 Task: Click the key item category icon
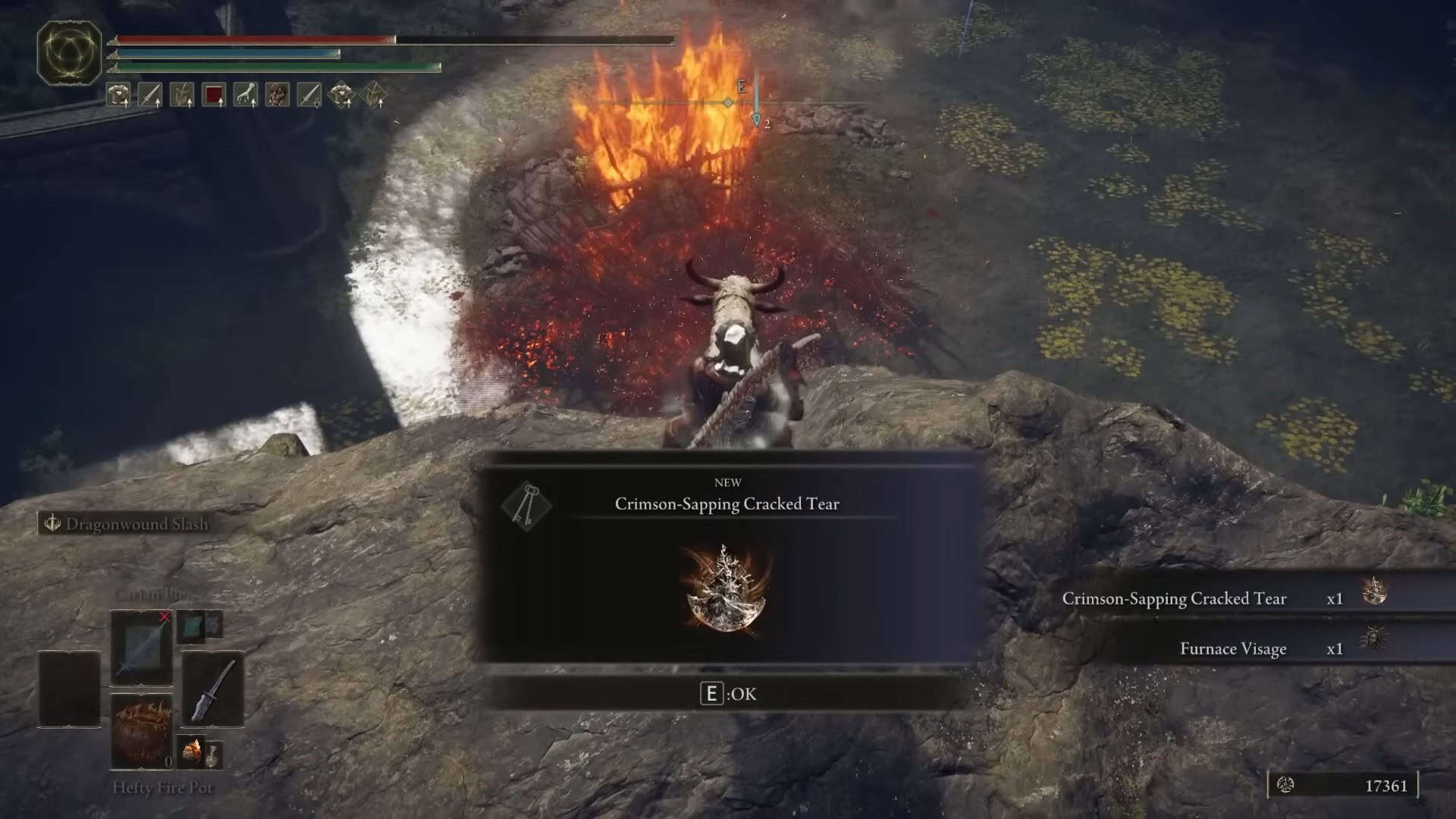526,505
